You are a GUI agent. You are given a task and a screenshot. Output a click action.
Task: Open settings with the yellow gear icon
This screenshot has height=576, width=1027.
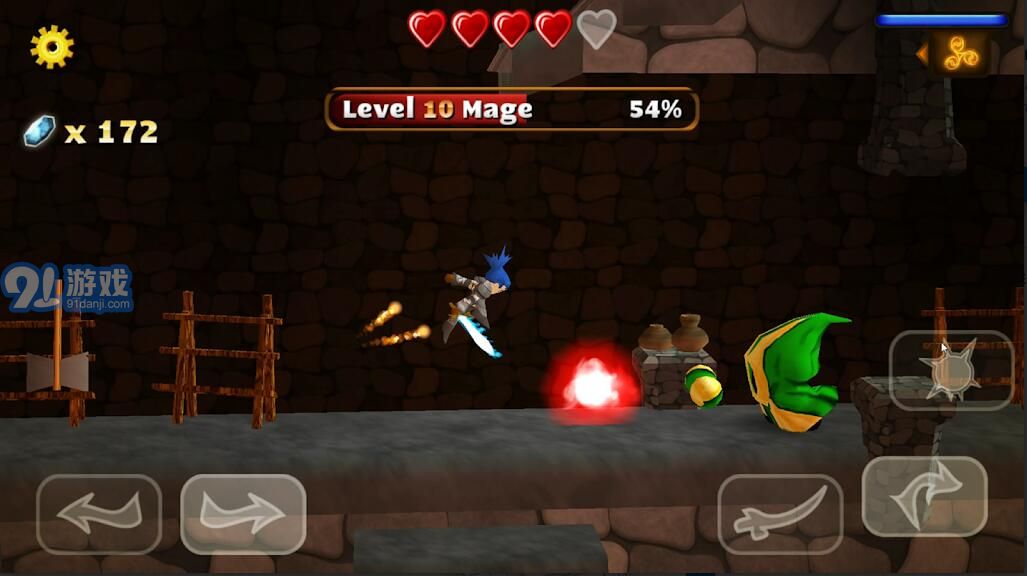tap(51, 46)
